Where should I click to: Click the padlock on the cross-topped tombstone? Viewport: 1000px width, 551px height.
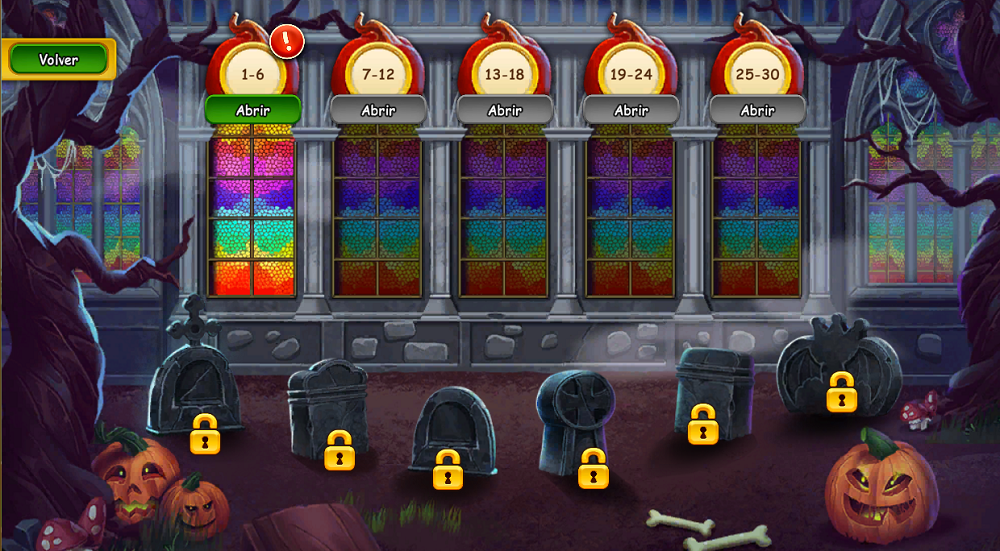pyautogui.click(x=206, y=434)
